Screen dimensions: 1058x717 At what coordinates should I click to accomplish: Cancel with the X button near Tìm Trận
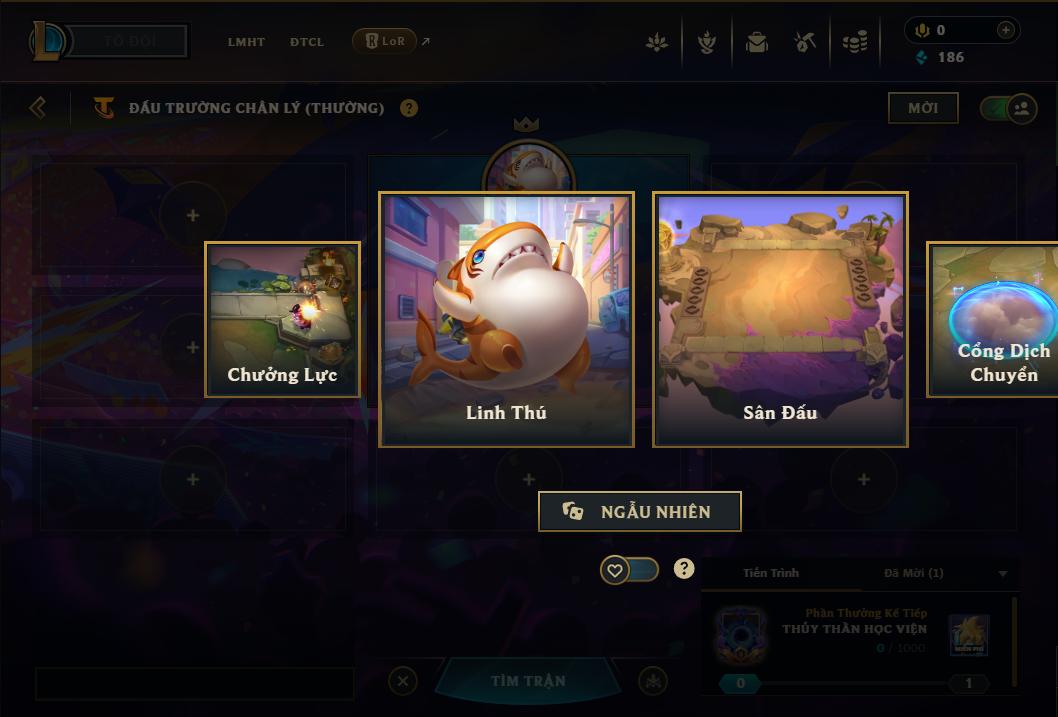[x=403, y=681]
